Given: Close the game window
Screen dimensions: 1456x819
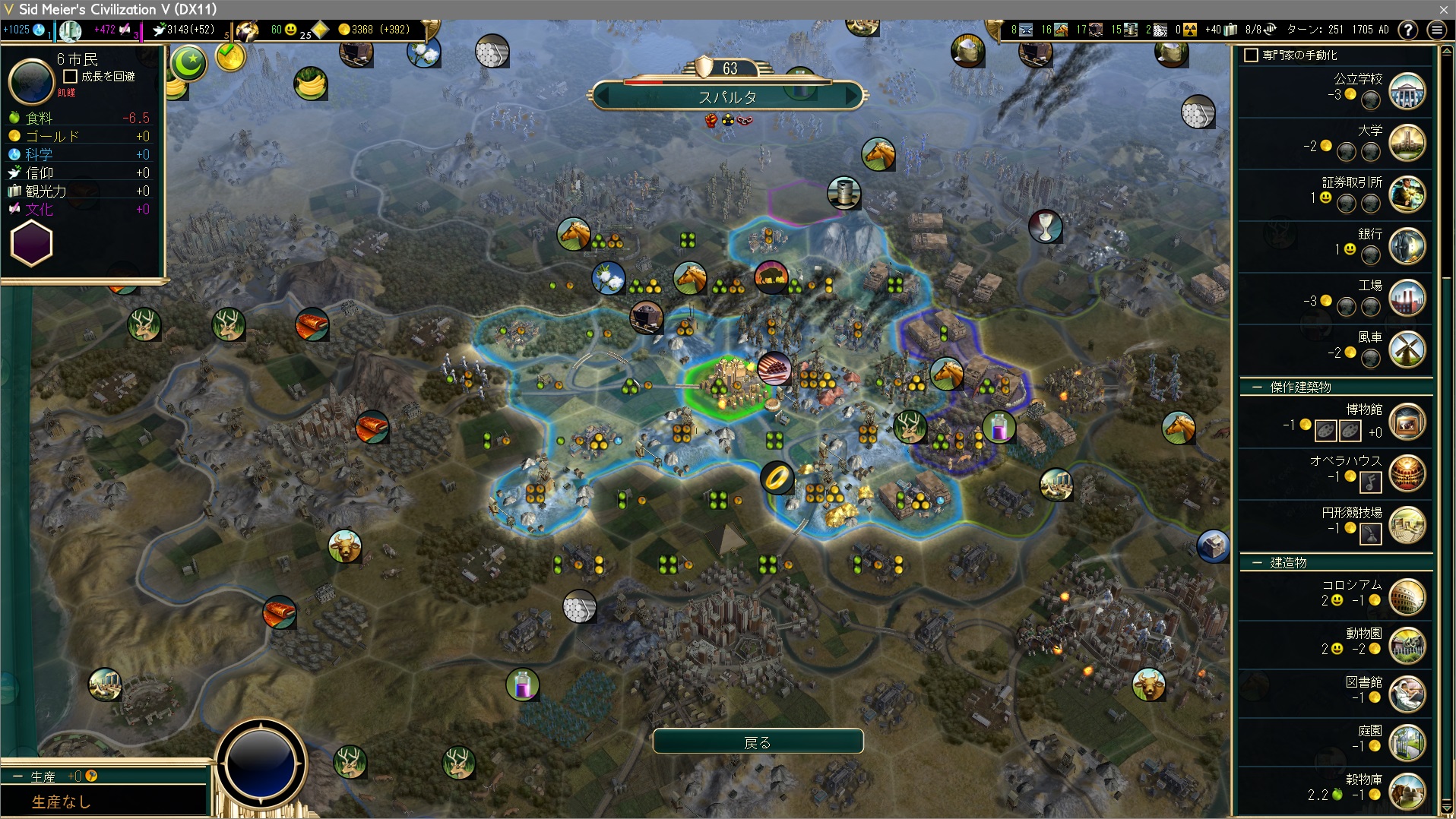Looking at the screenshot, I should [1443, 9].
